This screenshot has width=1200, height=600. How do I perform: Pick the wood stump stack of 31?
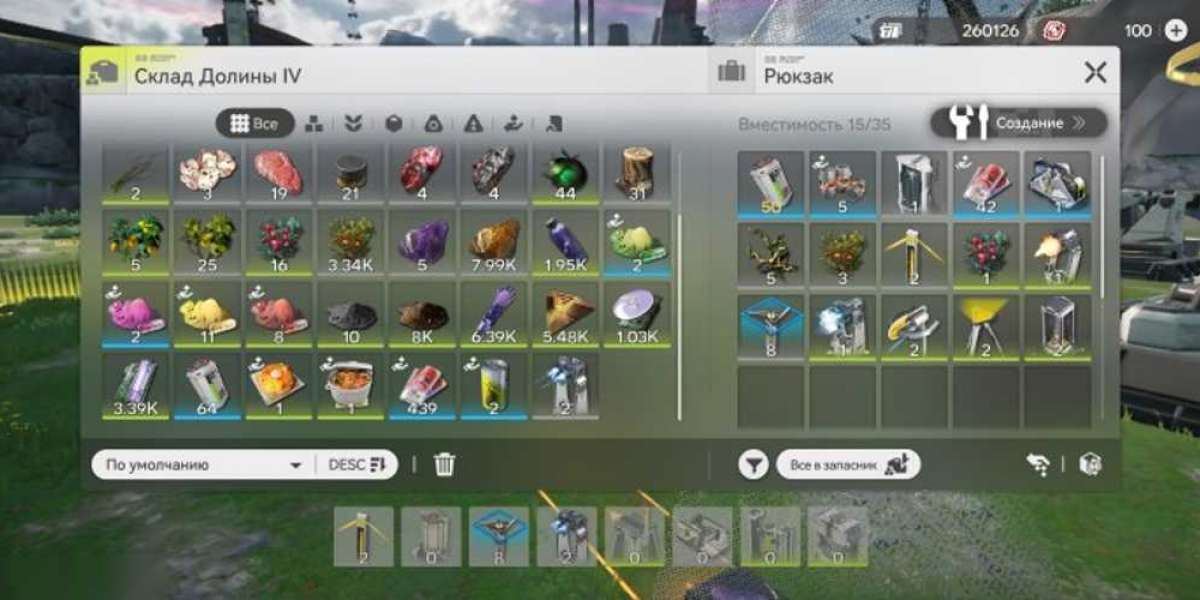click(x=636, y=175)
